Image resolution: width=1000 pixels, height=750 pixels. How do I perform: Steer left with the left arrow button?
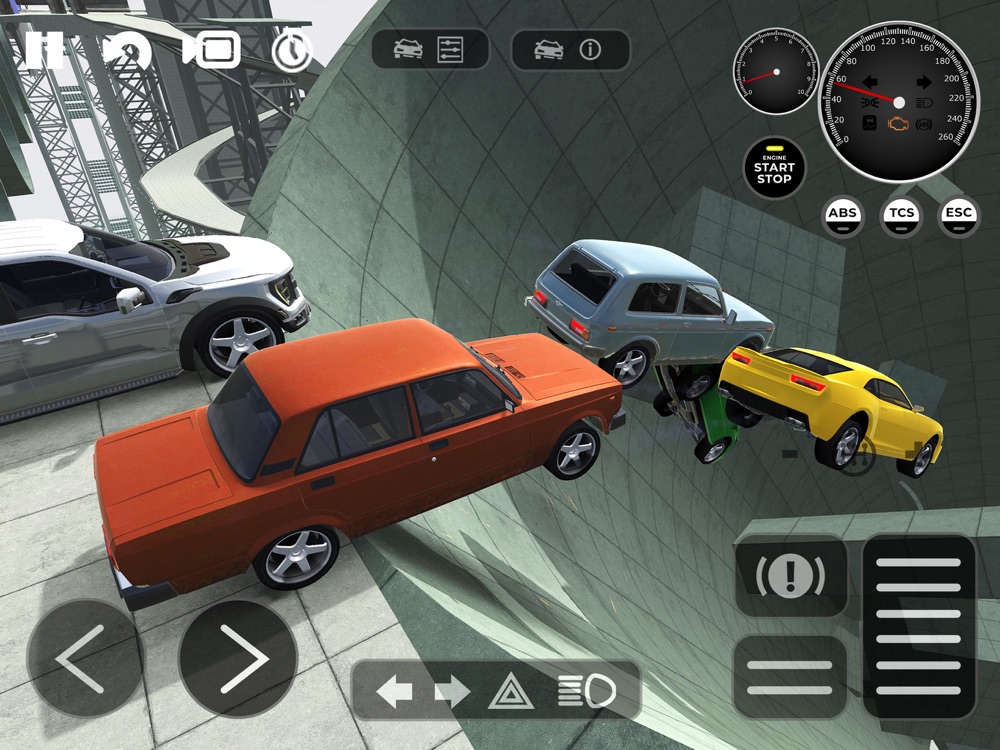(x=85, y=658)
